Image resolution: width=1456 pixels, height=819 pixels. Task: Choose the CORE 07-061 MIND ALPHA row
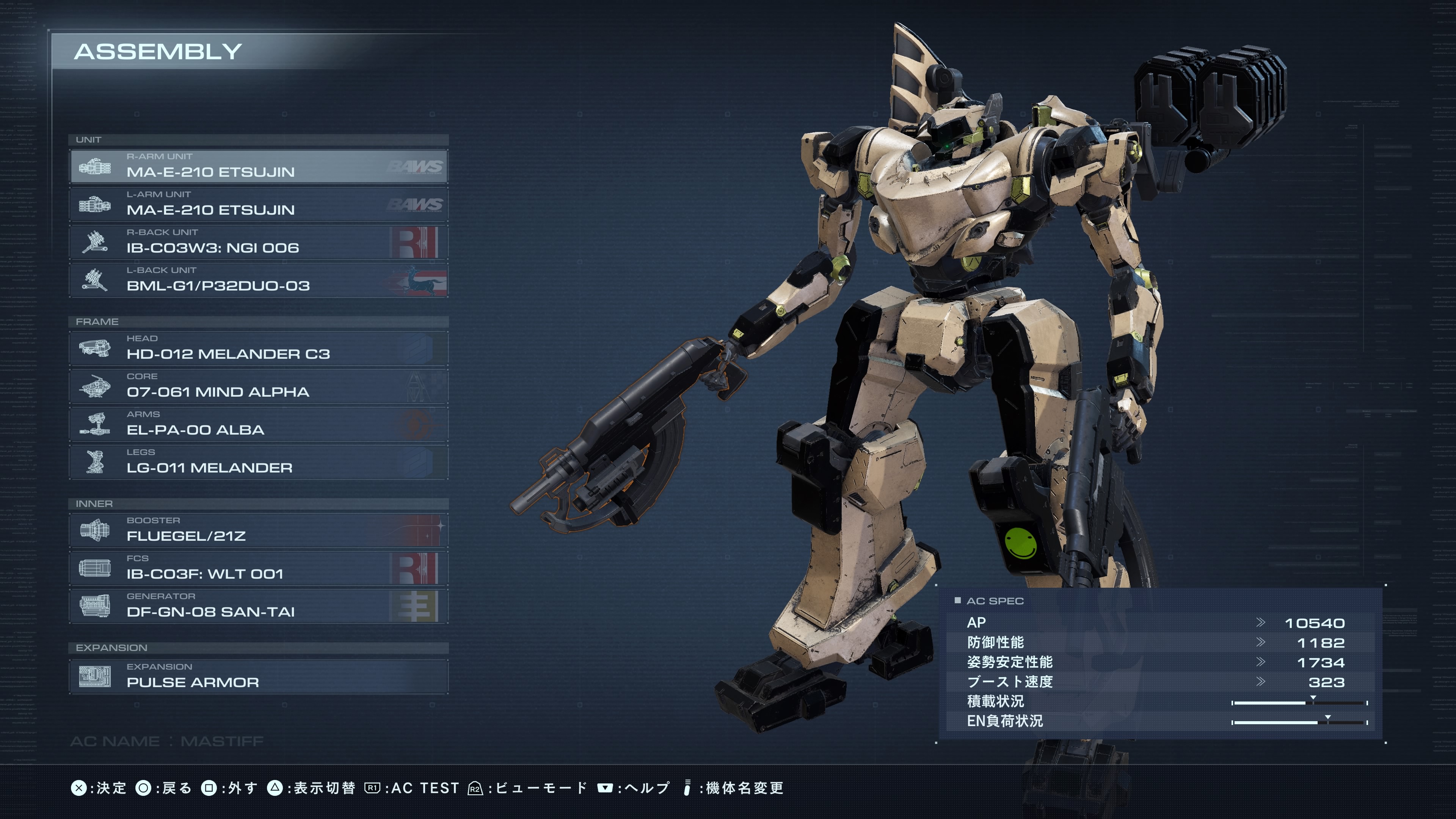(x=259, y=386)
